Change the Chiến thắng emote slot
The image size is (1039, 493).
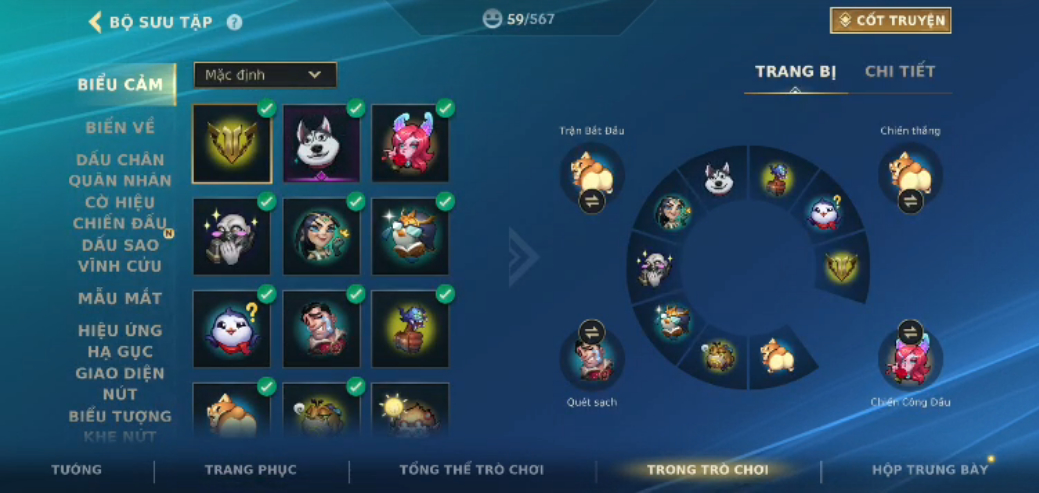pos(910,201)
